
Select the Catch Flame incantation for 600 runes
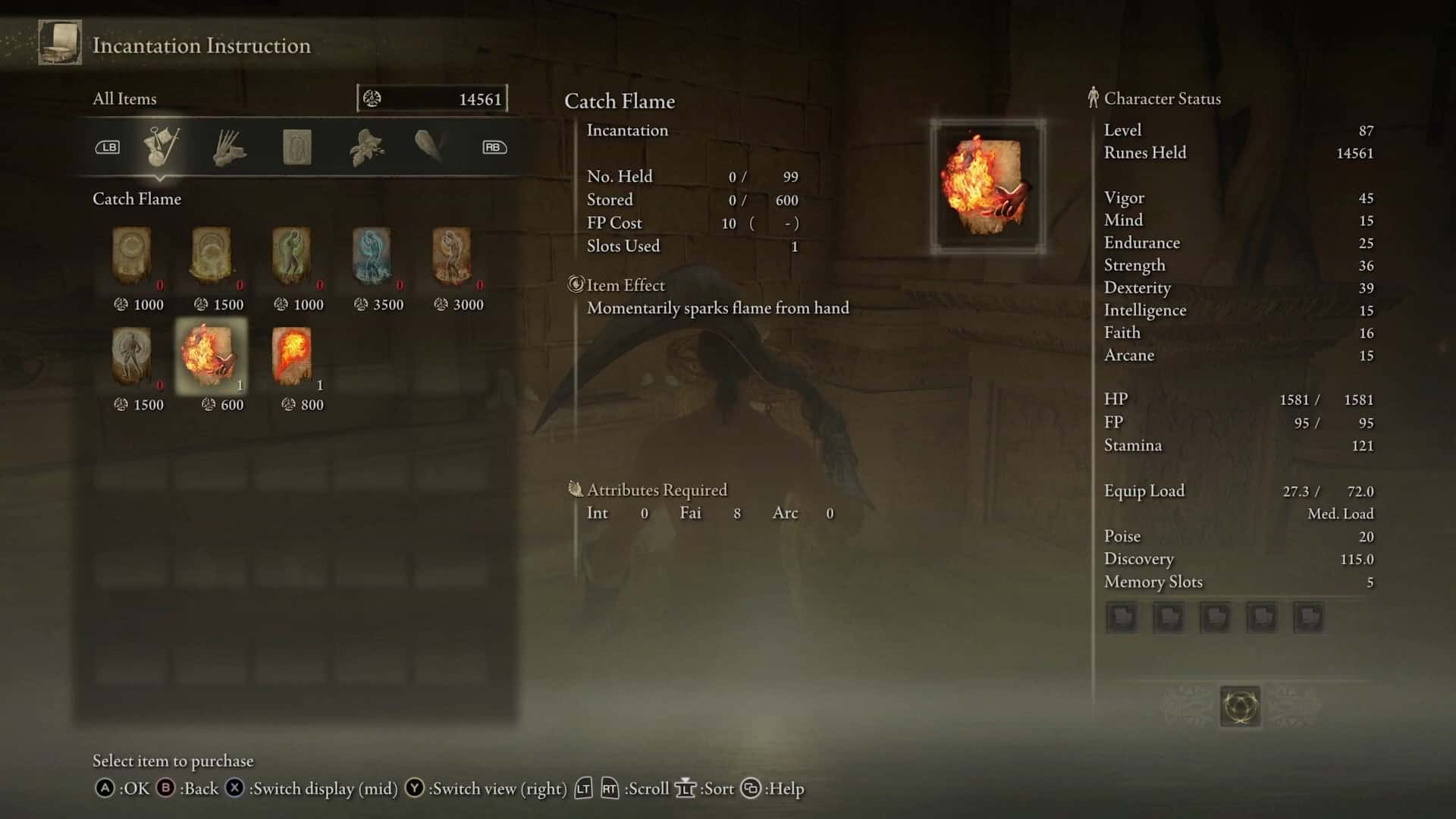[x=211, y=355]
